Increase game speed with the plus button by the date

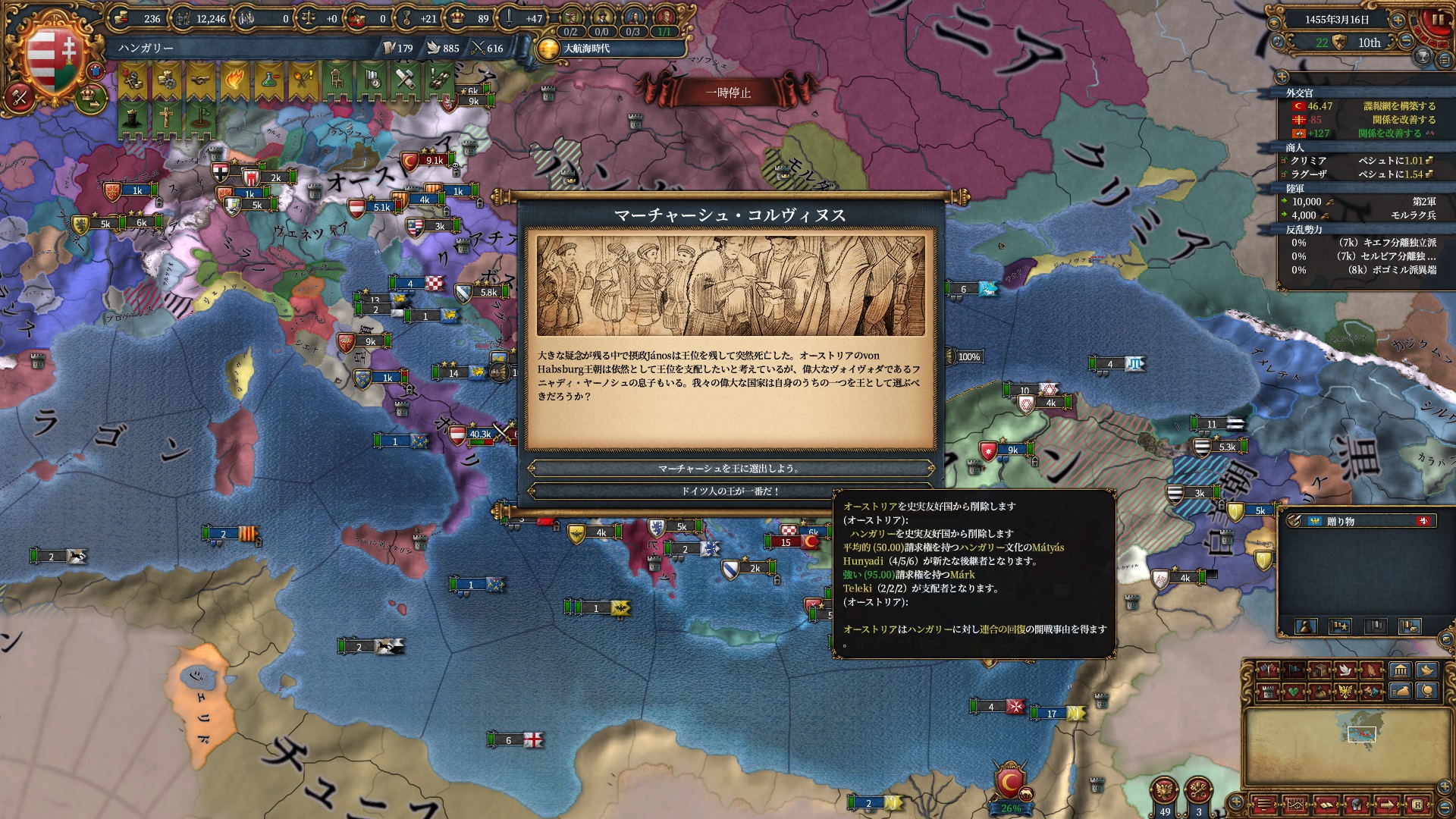point(1398,20)
